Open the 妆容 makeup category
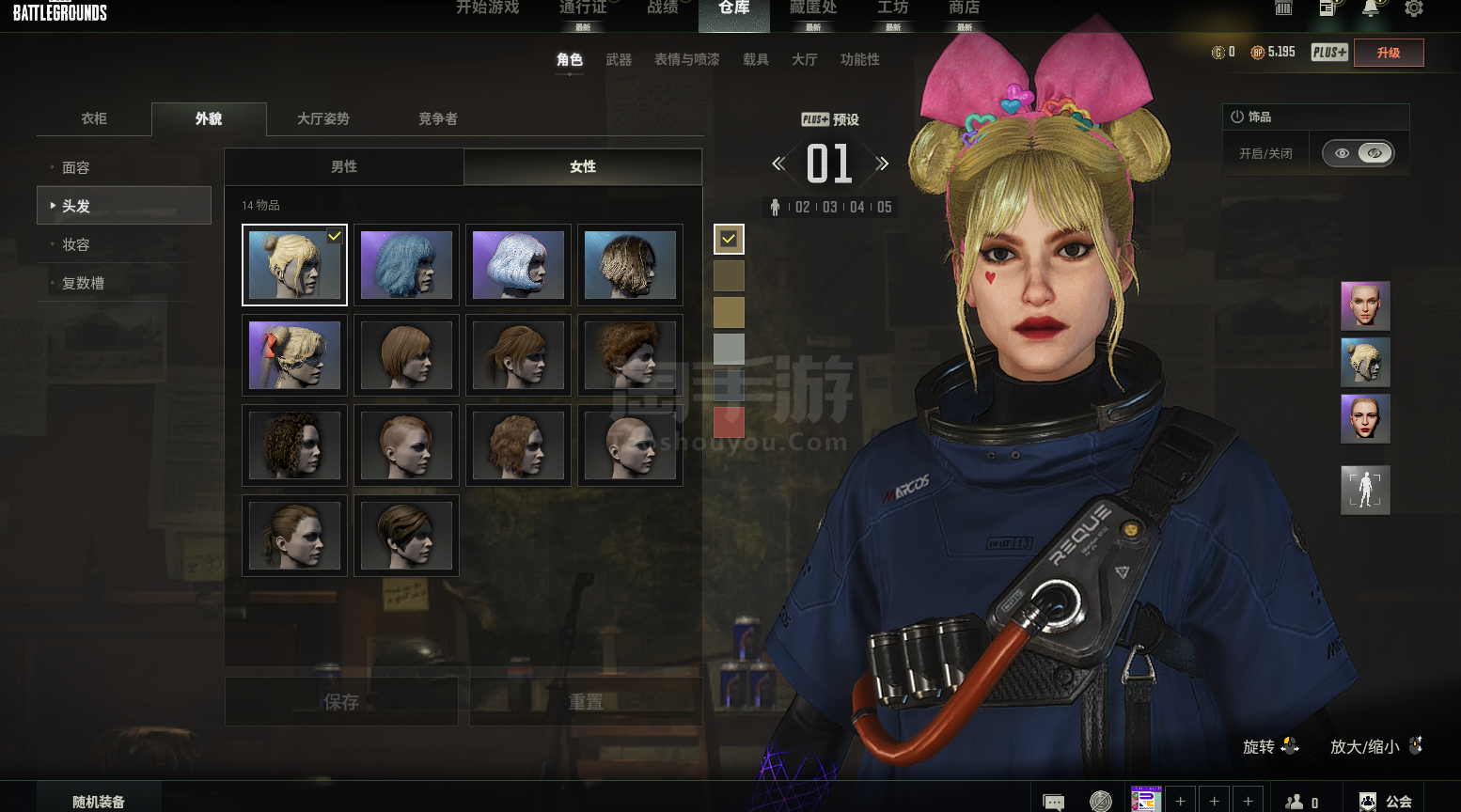1461x812 pixels. tap(76, 244)
